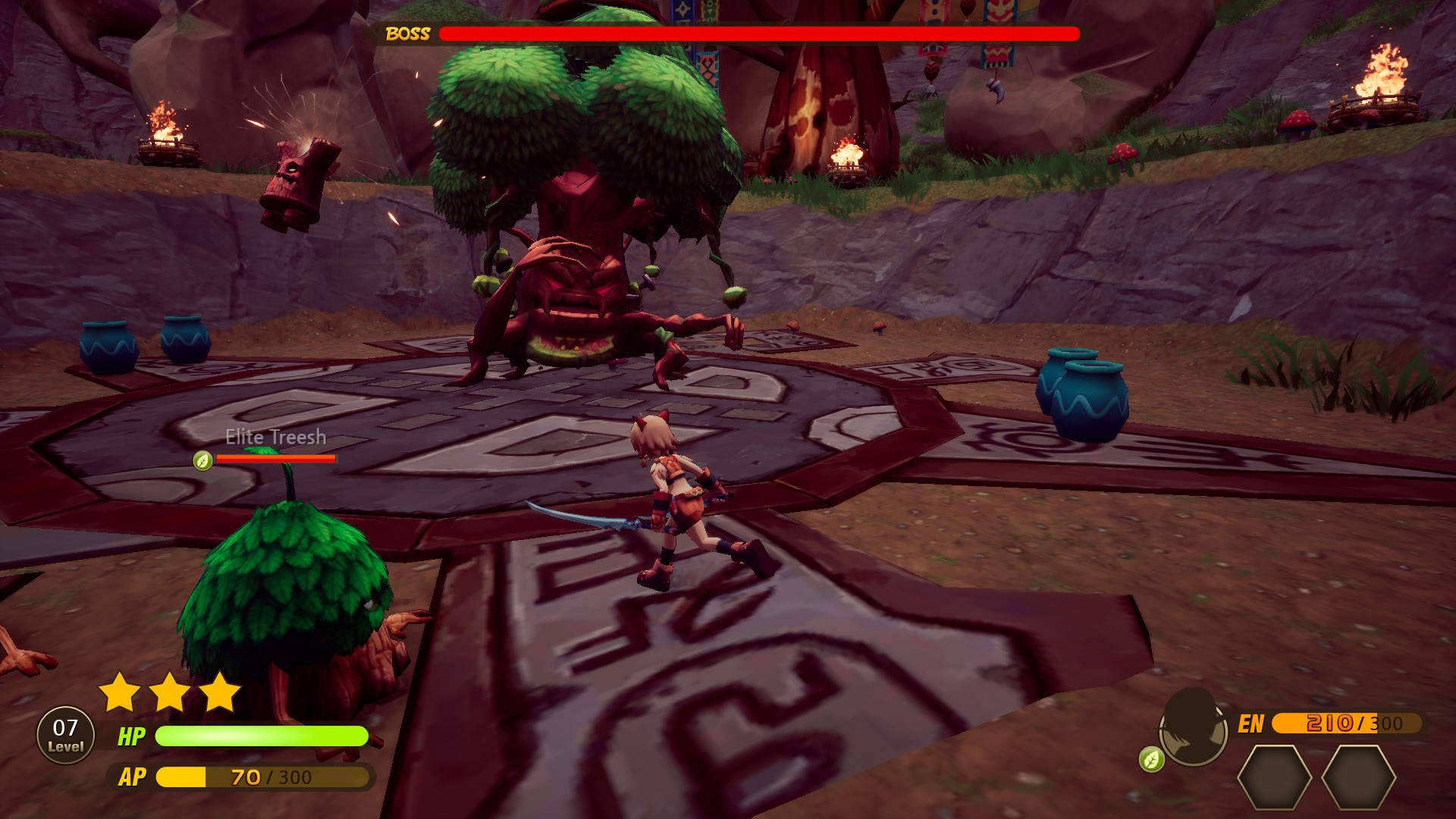Select the leaf element icon beside the portrait
Screen dimensions: 1456x819
pos(1151,759)
